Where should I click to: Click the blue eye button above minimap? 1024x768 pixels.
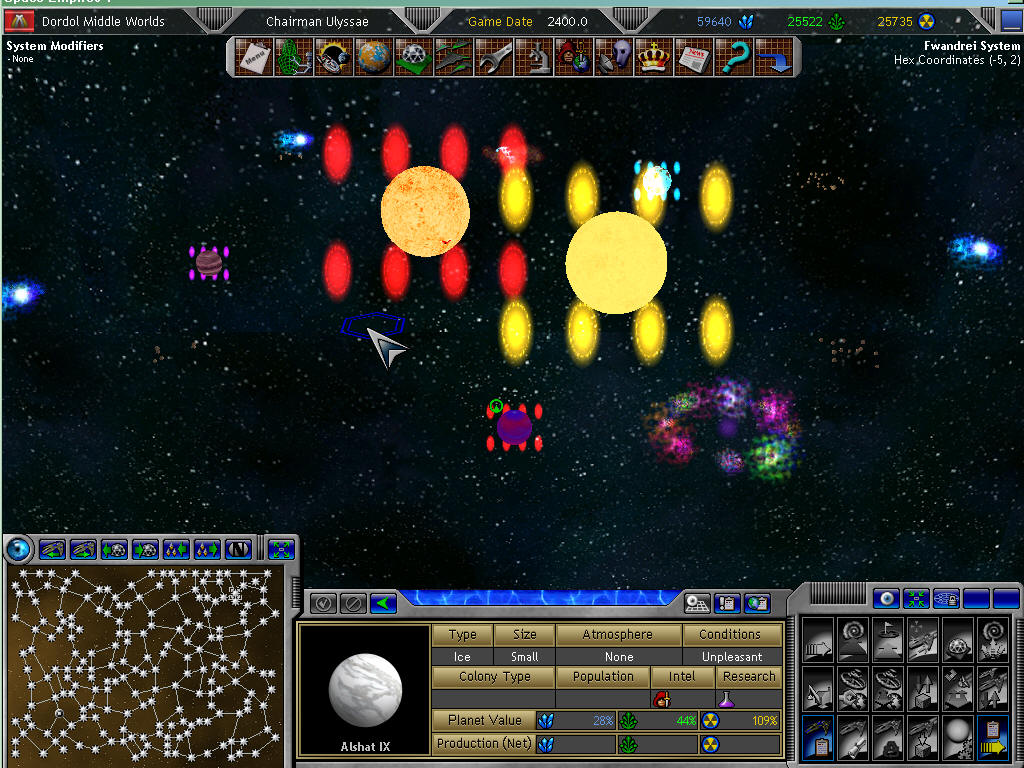[18, 549]
